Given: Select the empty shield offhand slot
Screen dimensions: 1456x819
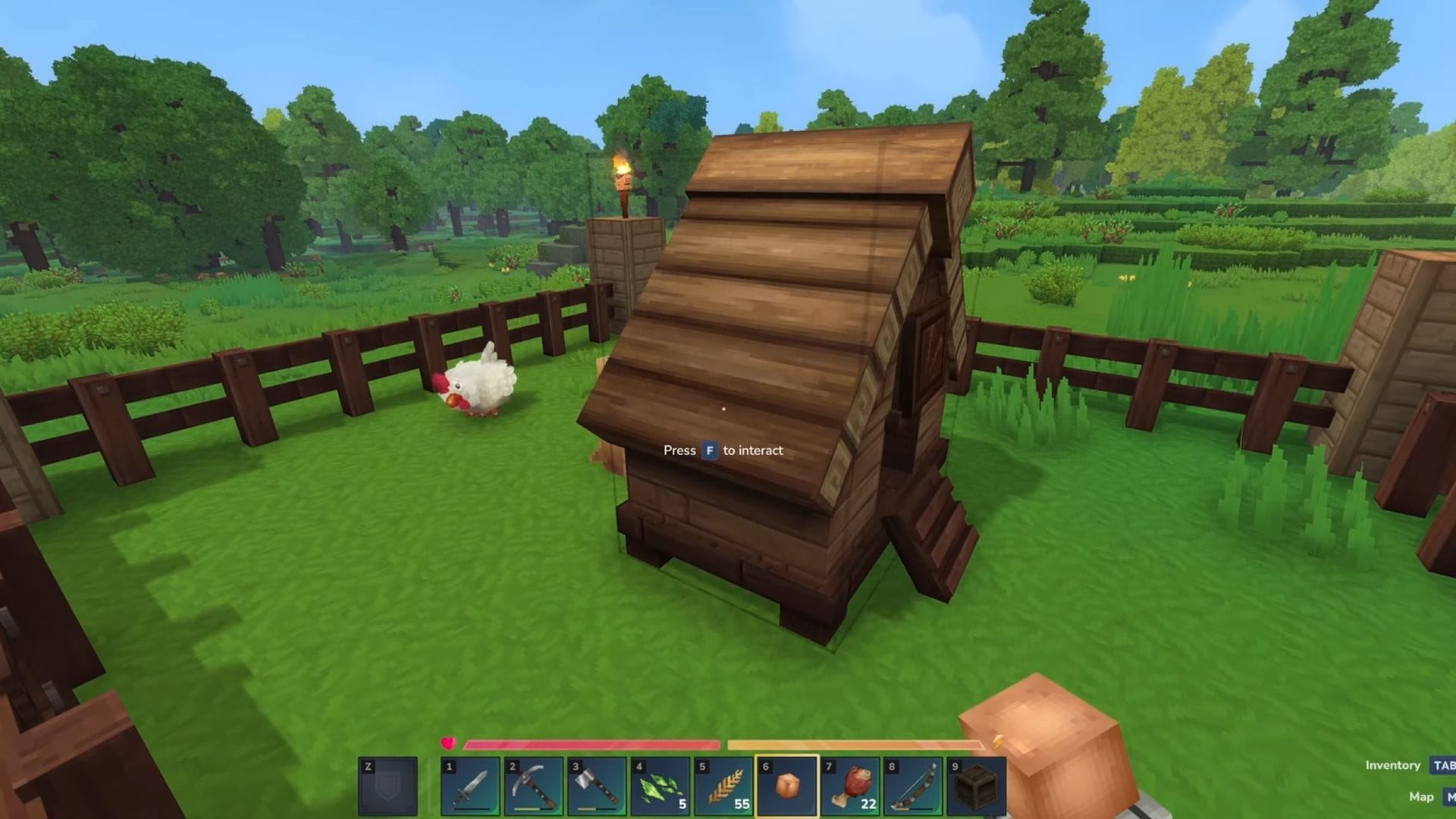Looking at the screenshot, I should pos(388,787).
